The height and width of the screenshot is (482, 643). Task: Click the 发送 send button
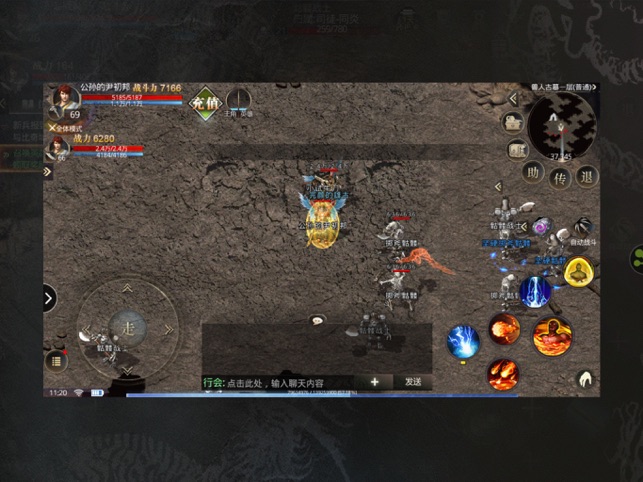(x=413, y=382)
